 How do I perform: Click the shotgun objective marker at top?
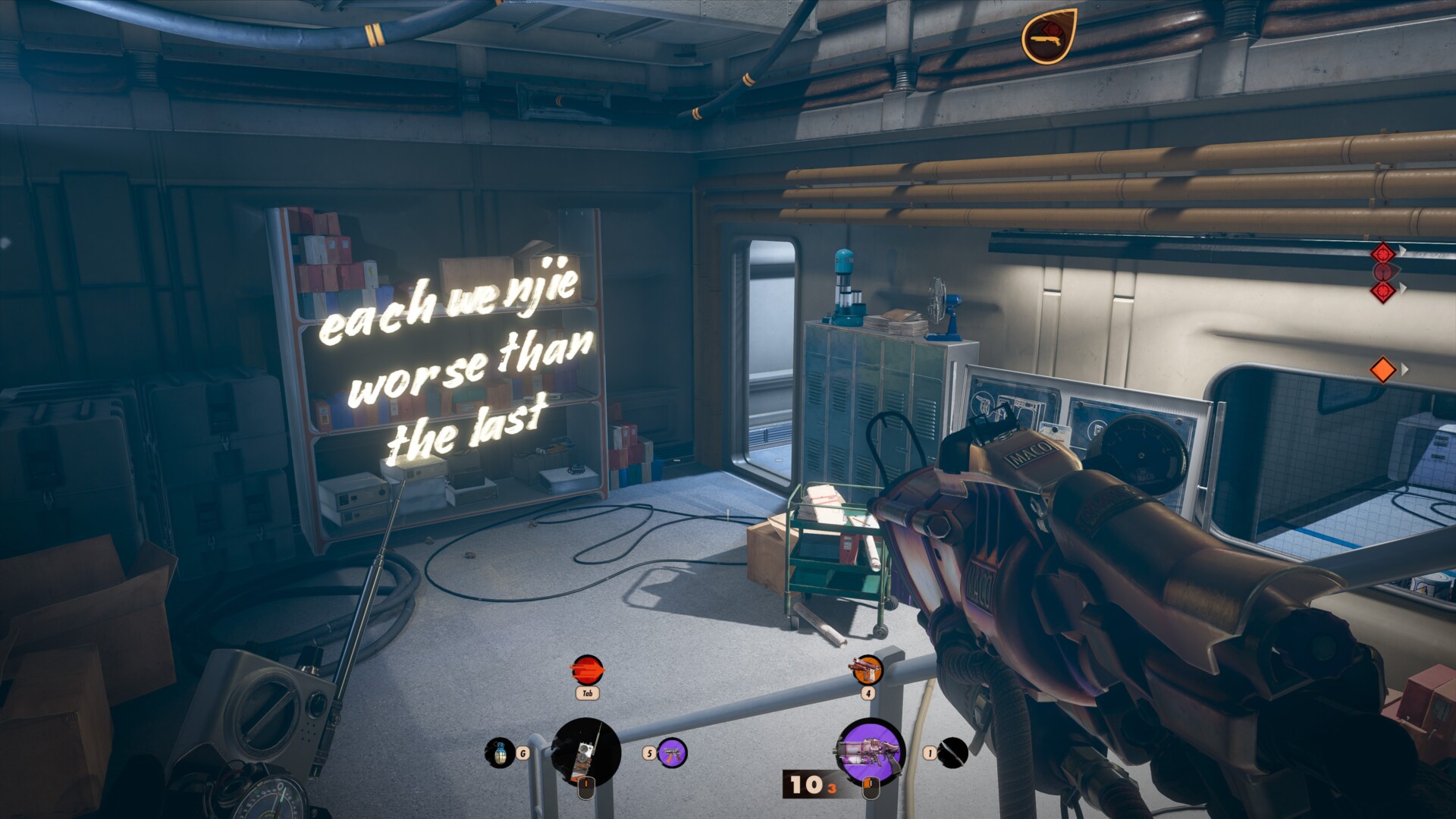tap(1049, 35)
